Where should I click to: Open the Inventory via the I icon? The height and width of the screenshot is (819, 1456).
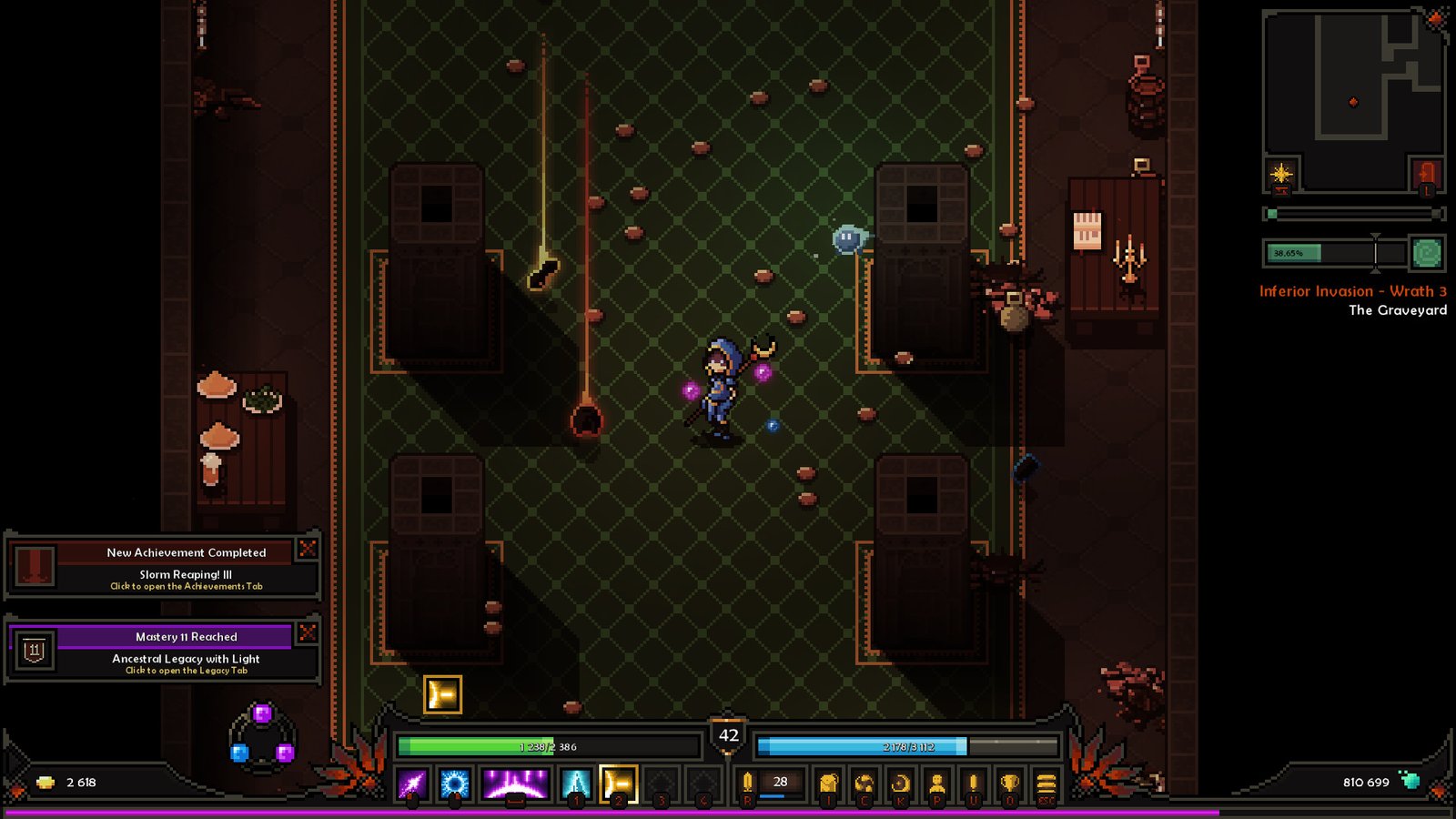pos(826,781)
